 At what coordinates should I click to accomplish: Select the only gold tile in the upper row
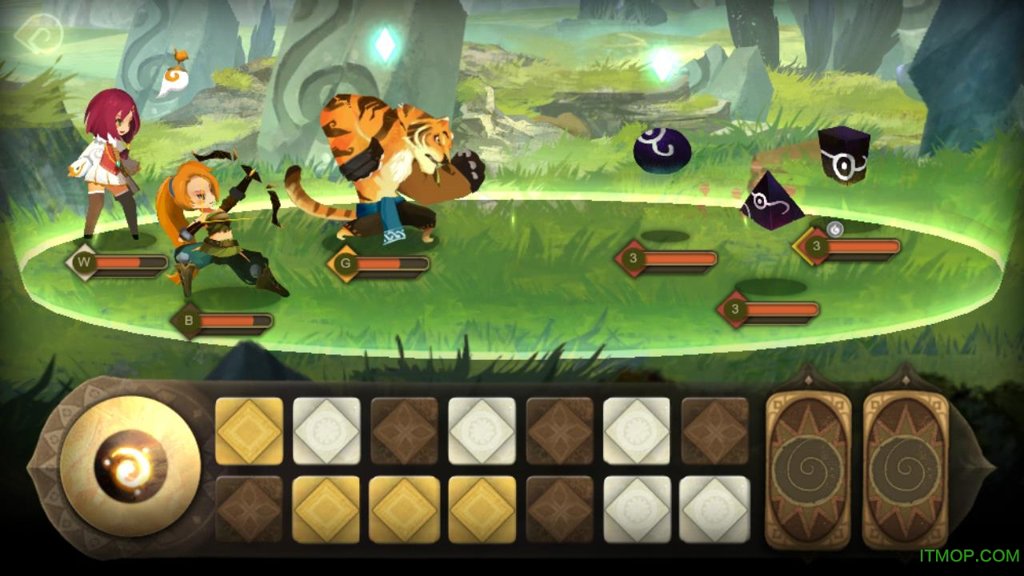(x=249, y=430)
